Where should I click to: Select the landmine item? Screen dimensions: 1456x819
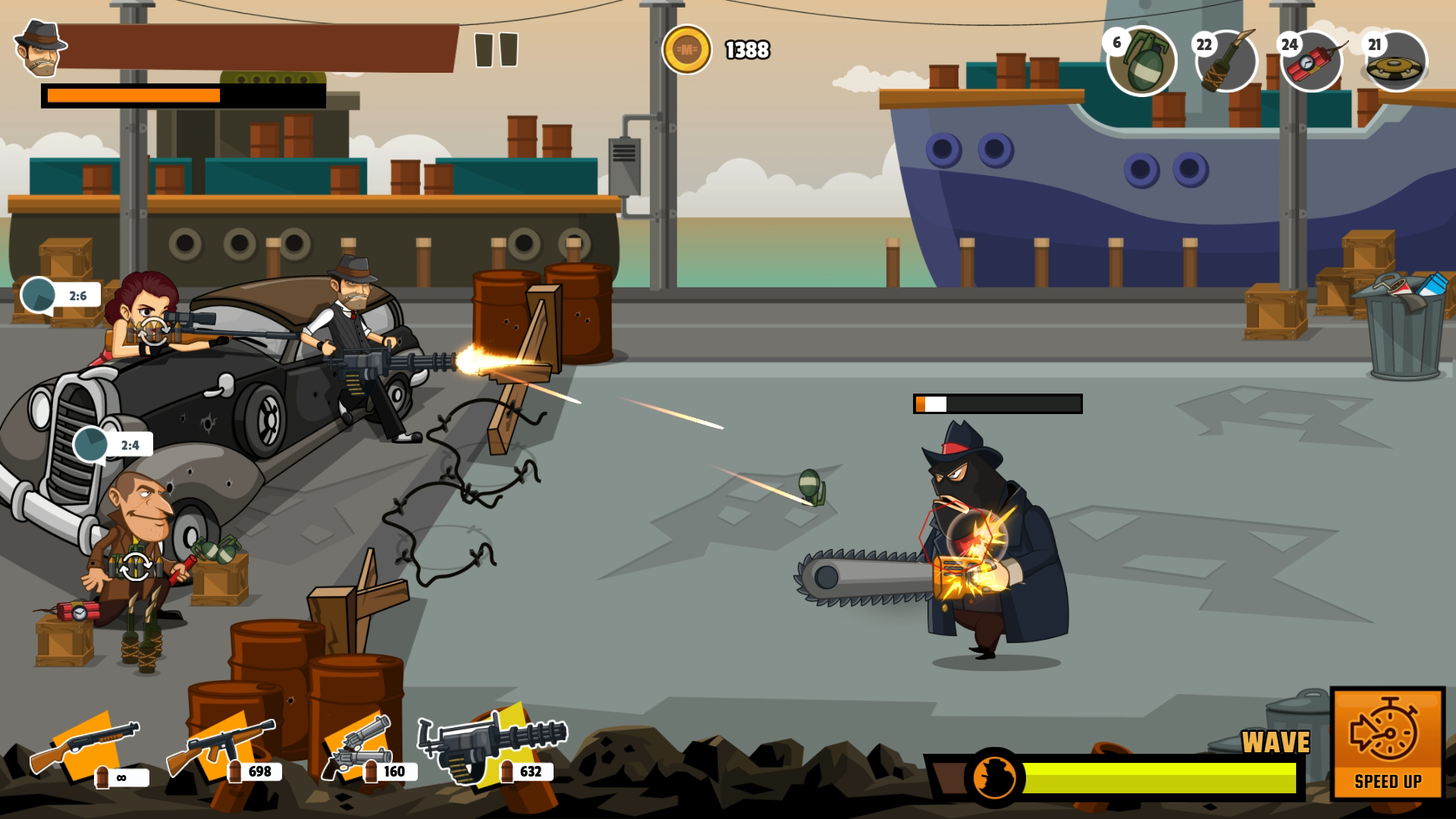click(1397, 62)
